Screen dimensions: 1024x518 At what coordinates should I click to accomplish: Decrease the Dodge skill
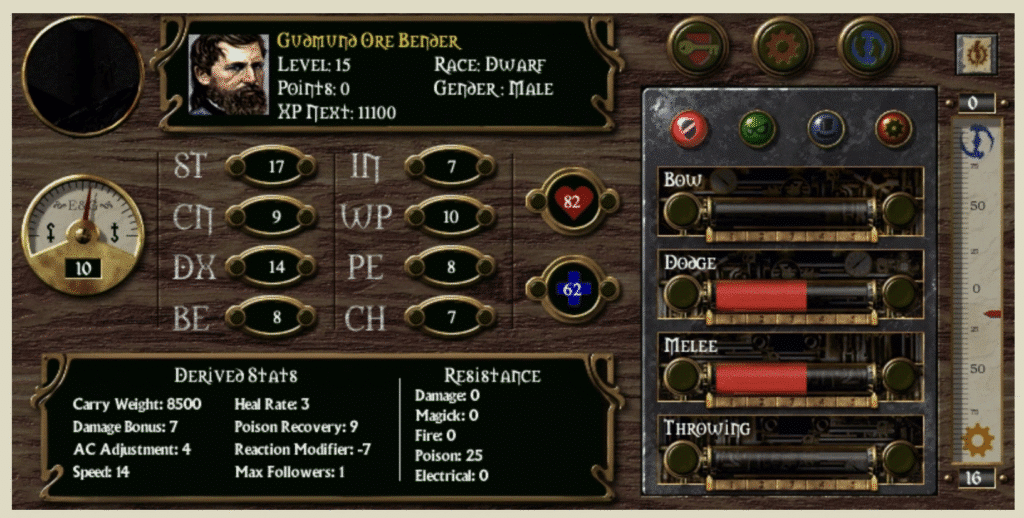[683, 293]
